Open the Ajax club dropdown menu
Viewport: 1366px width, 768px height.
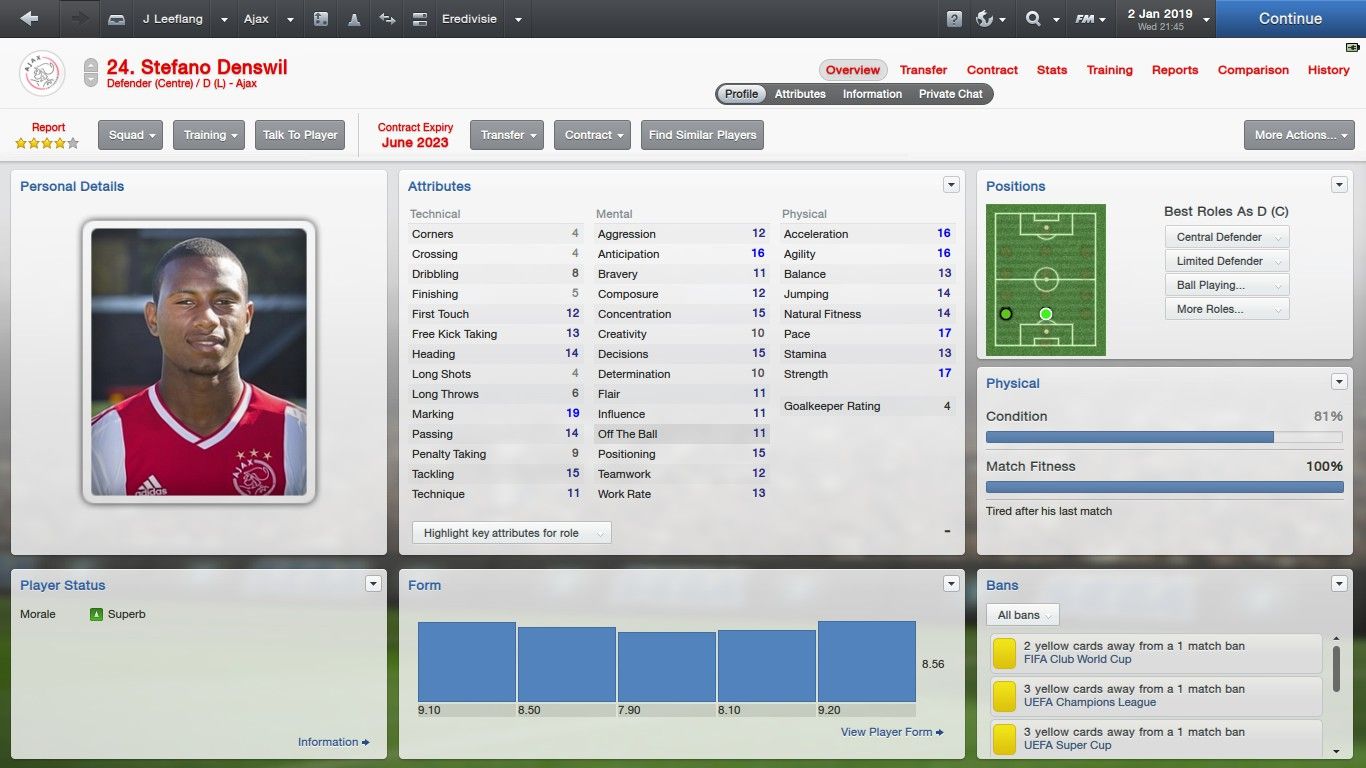(290, 19)
